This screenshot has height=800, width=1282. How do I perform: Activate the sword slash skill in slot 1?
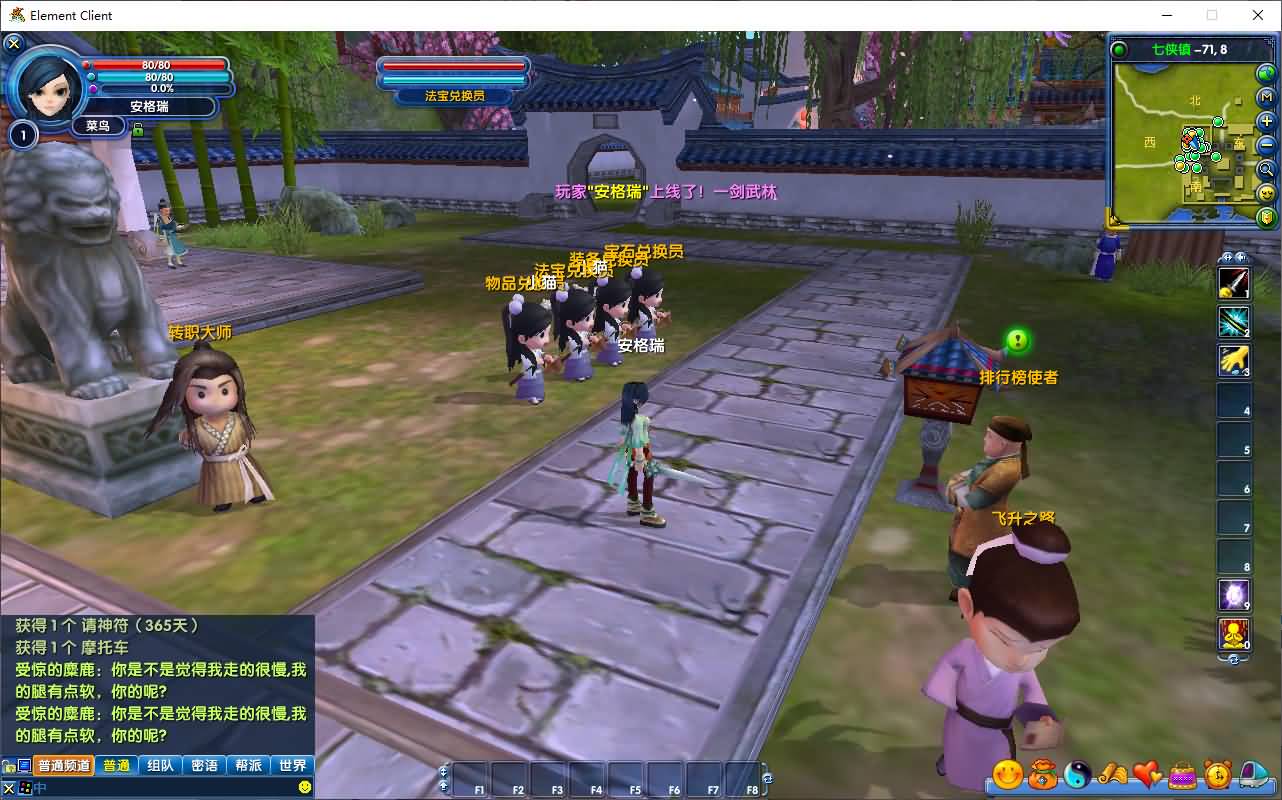[1233, 283]
